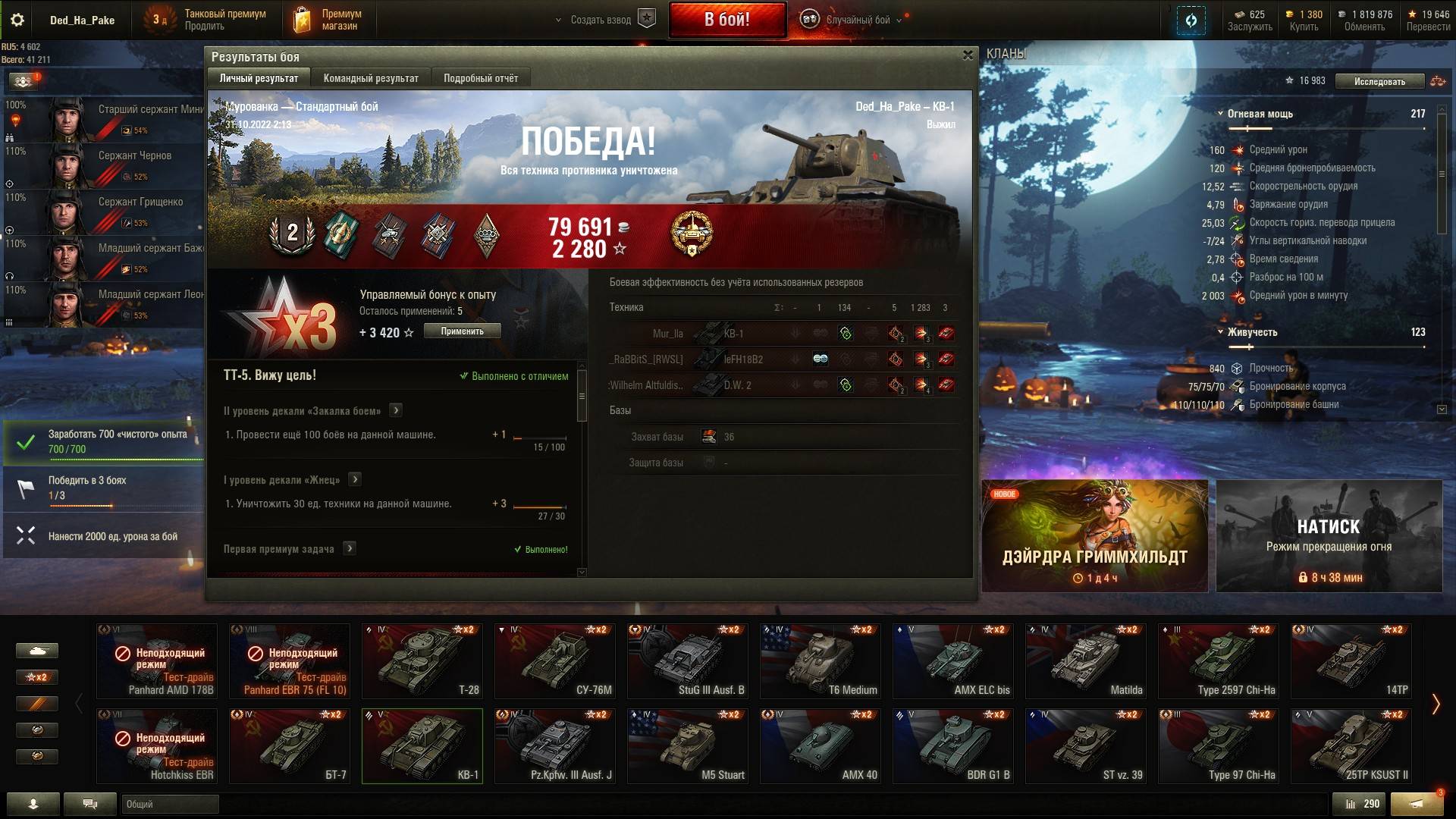
Task: Switch to the Командный результат tab
Action: tap(371, 78)
